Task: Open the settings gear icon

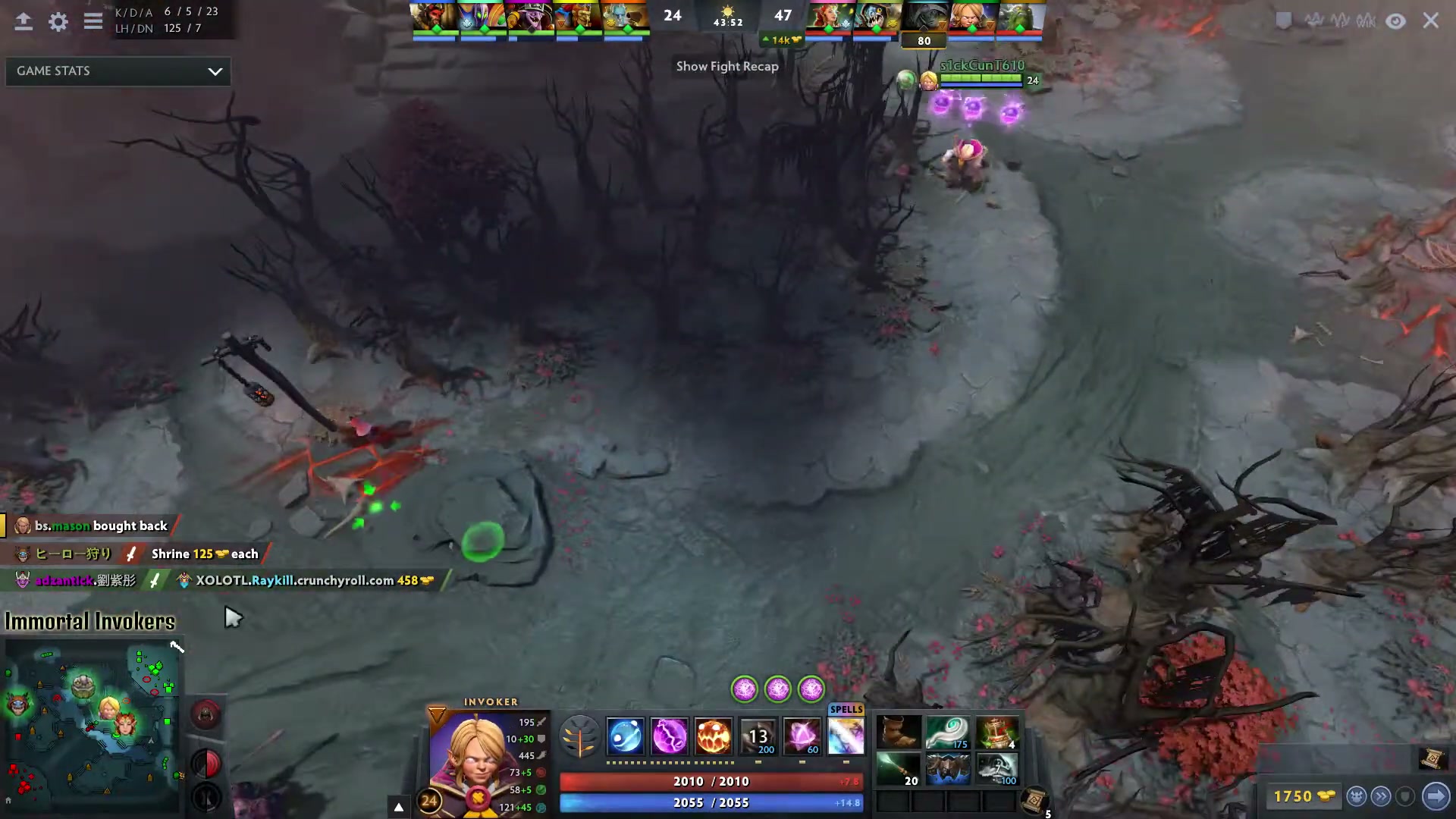Action: click(58, 22)
